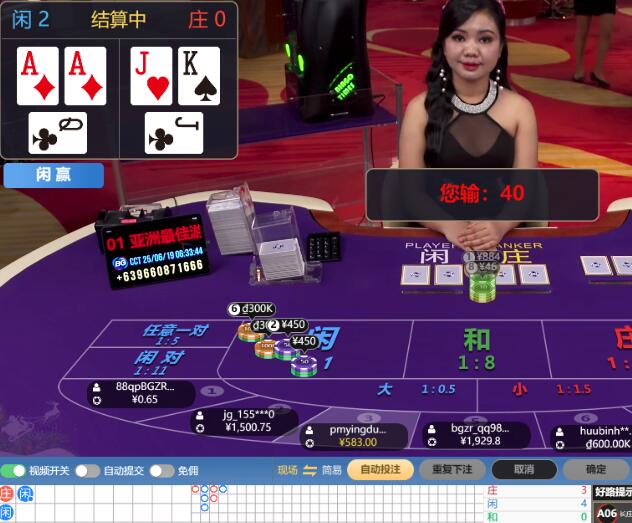
Task: Confirm the bet with 确定
Action: [x=596, y=469]
